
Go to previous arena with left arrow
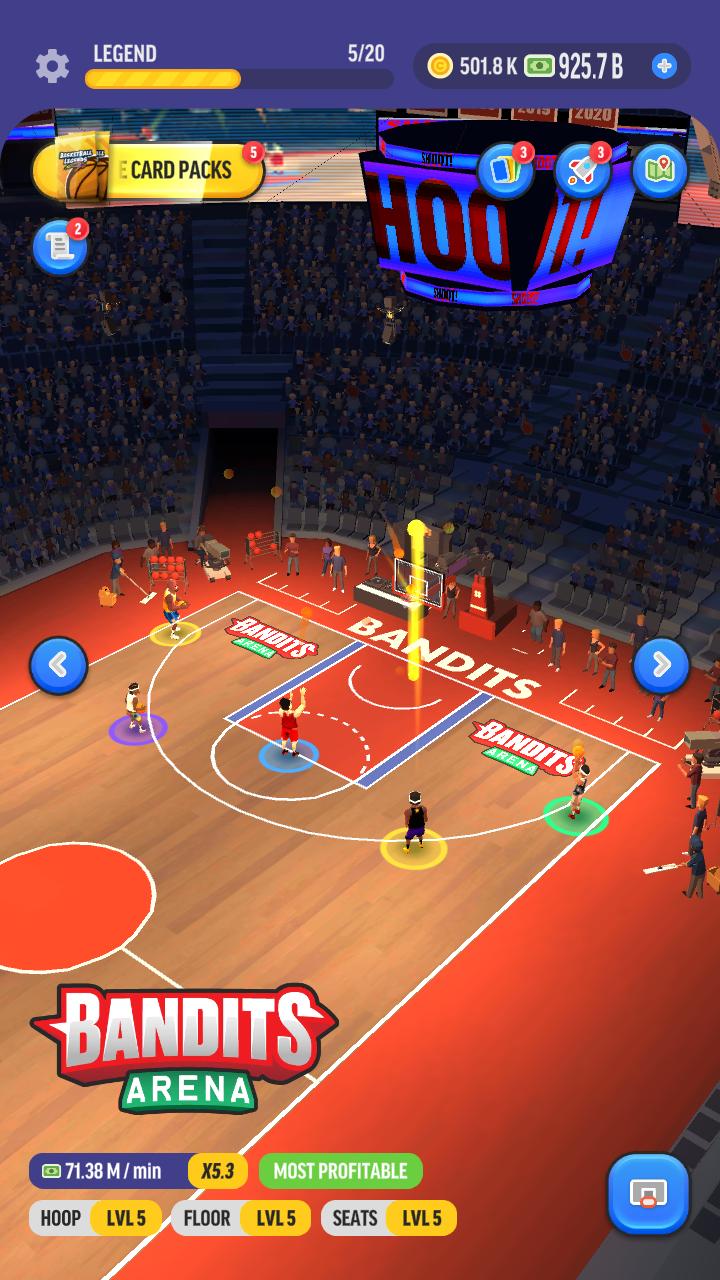(x=58, y=665)
